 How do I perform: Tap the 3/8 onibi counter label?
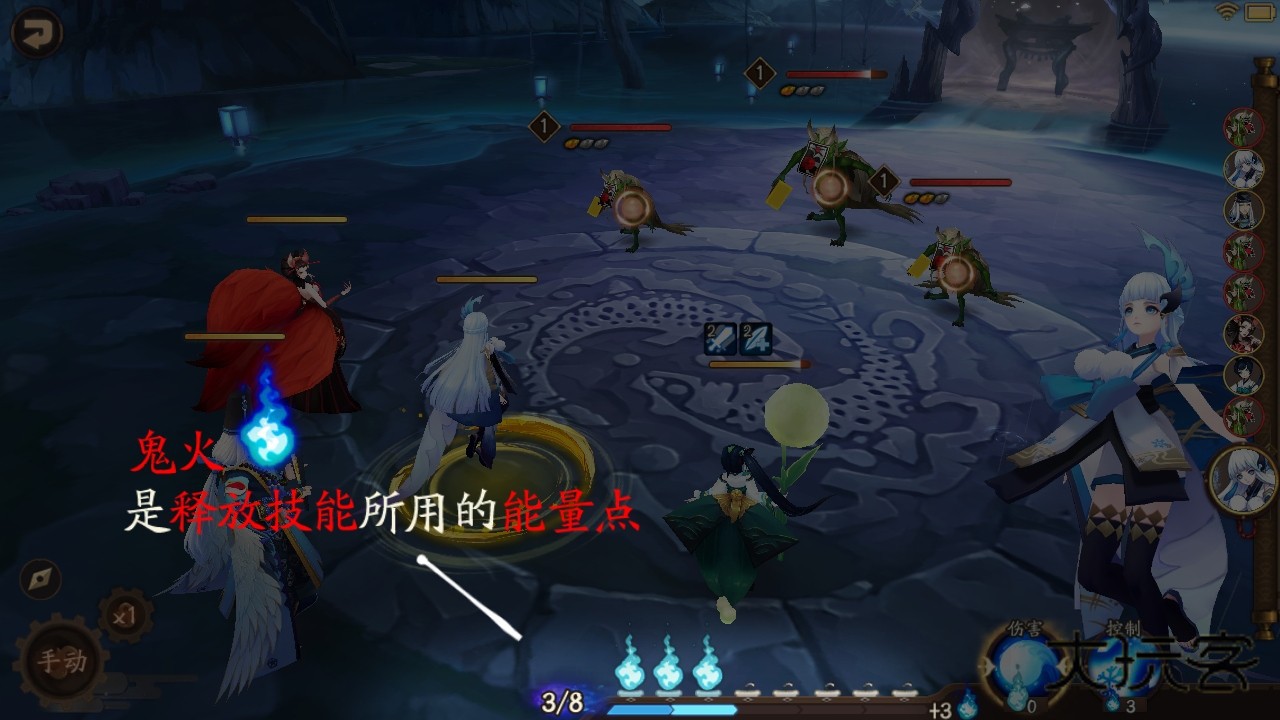(560, 701)
